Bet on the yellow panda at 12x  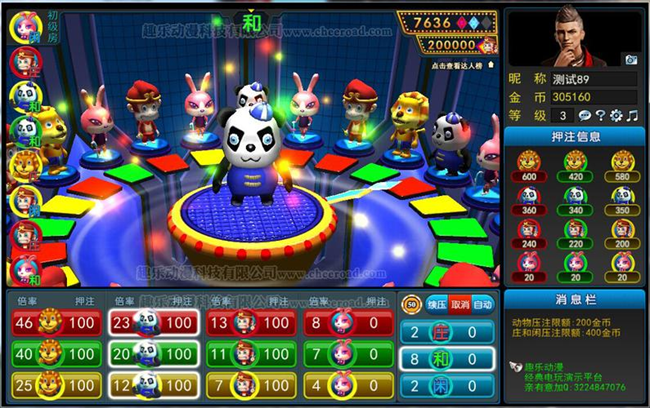click(150, 384)
